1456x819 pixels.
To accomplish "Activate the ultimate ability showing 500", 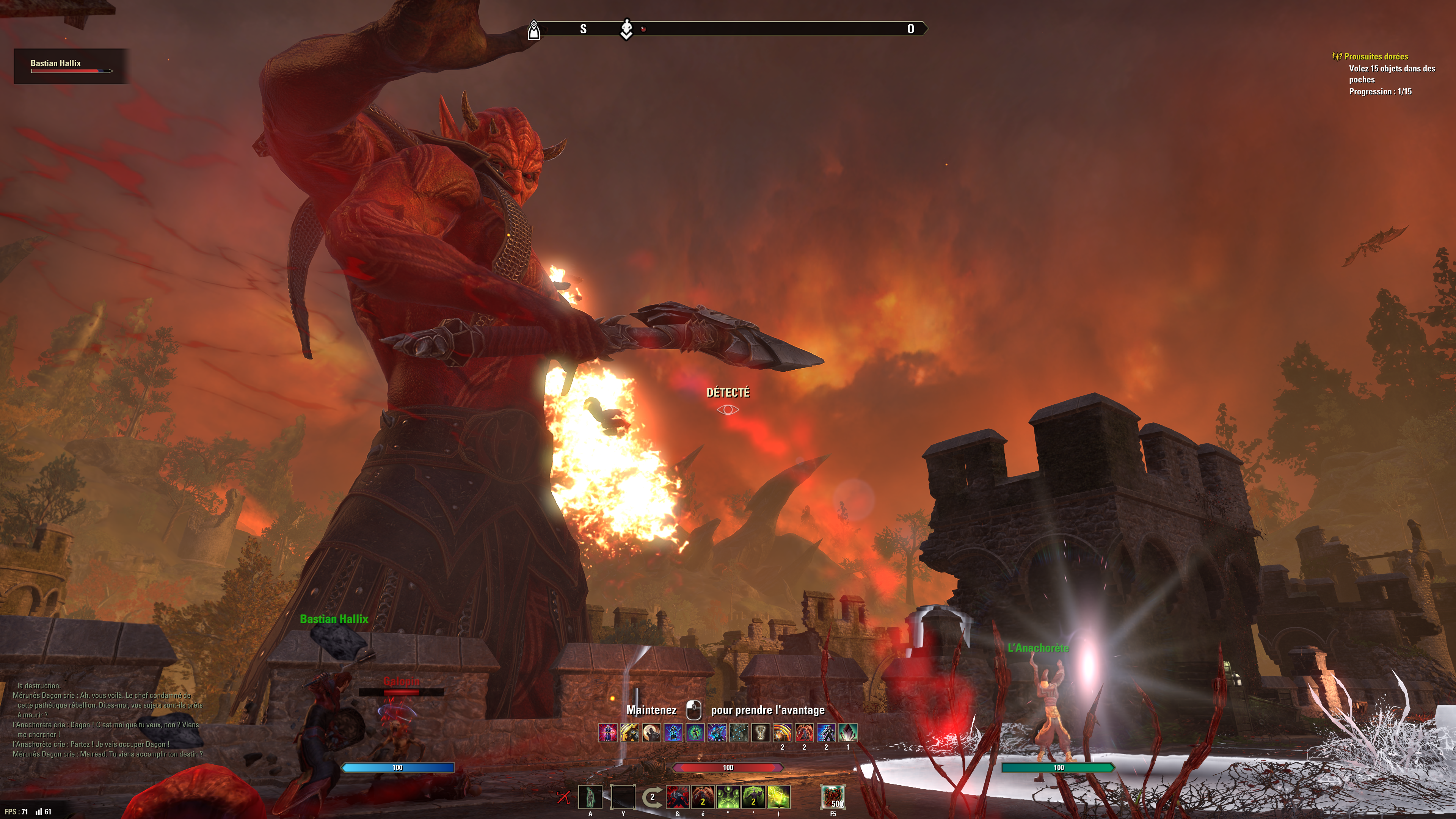I will tap(833, 797).
